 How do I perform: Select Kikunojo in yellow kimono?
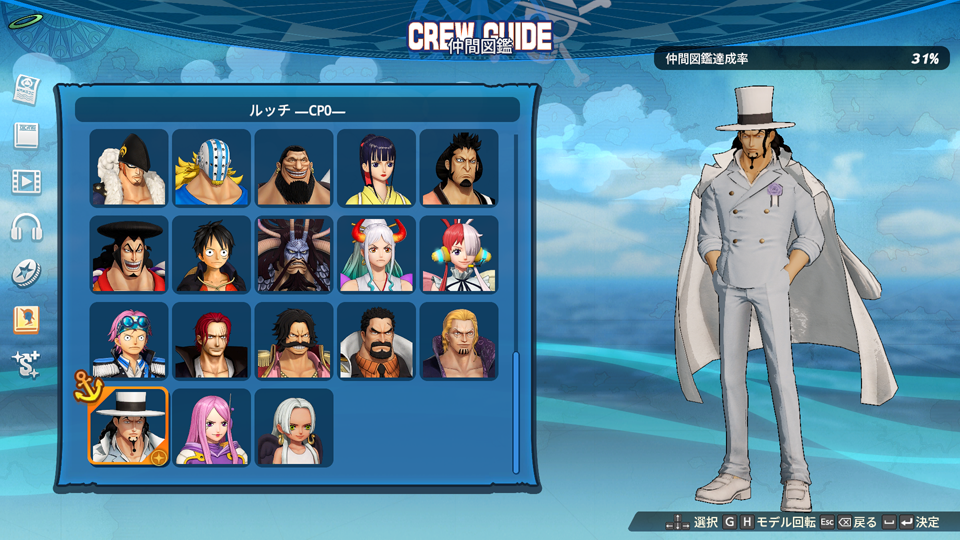(x=376, y=168)
